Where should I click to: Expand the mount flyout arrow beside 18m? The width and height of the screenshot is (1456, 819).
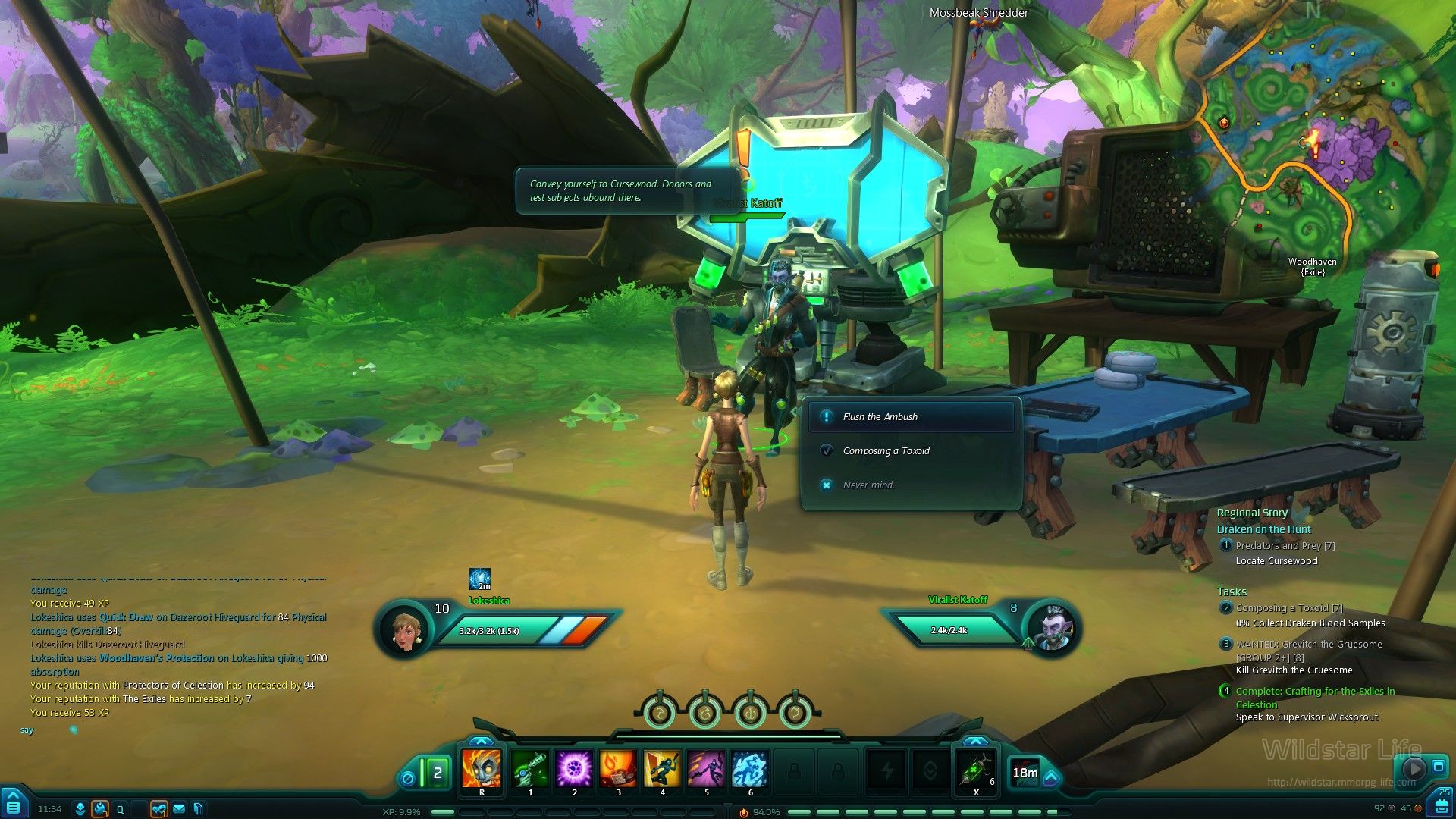[1052, 777]
